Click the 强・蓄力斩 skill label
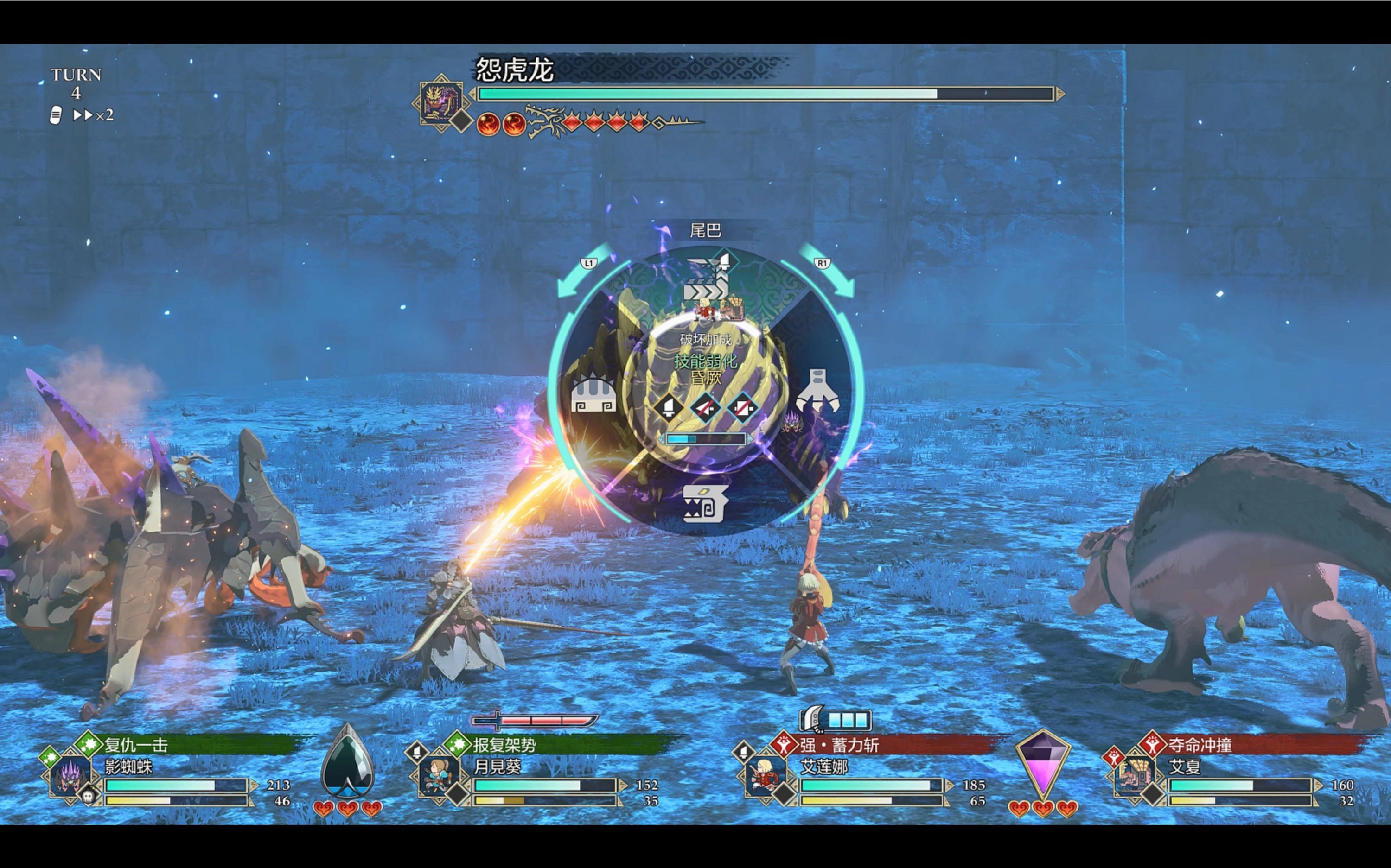Viewport: 1391px width, 868px height. click(839, 745)
